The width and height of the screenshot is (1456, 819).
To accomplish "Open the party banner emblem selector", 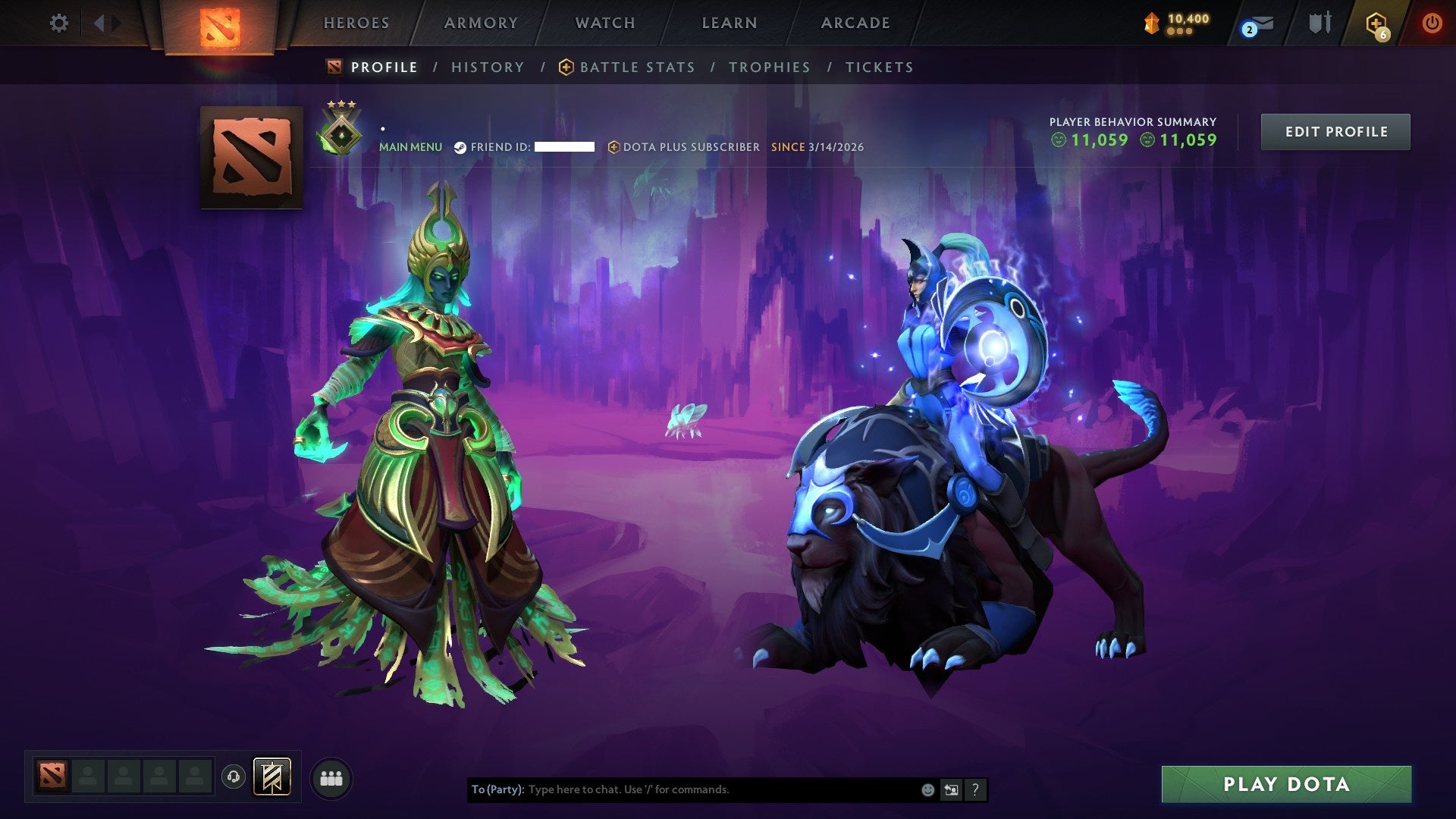I will (271, 777).
